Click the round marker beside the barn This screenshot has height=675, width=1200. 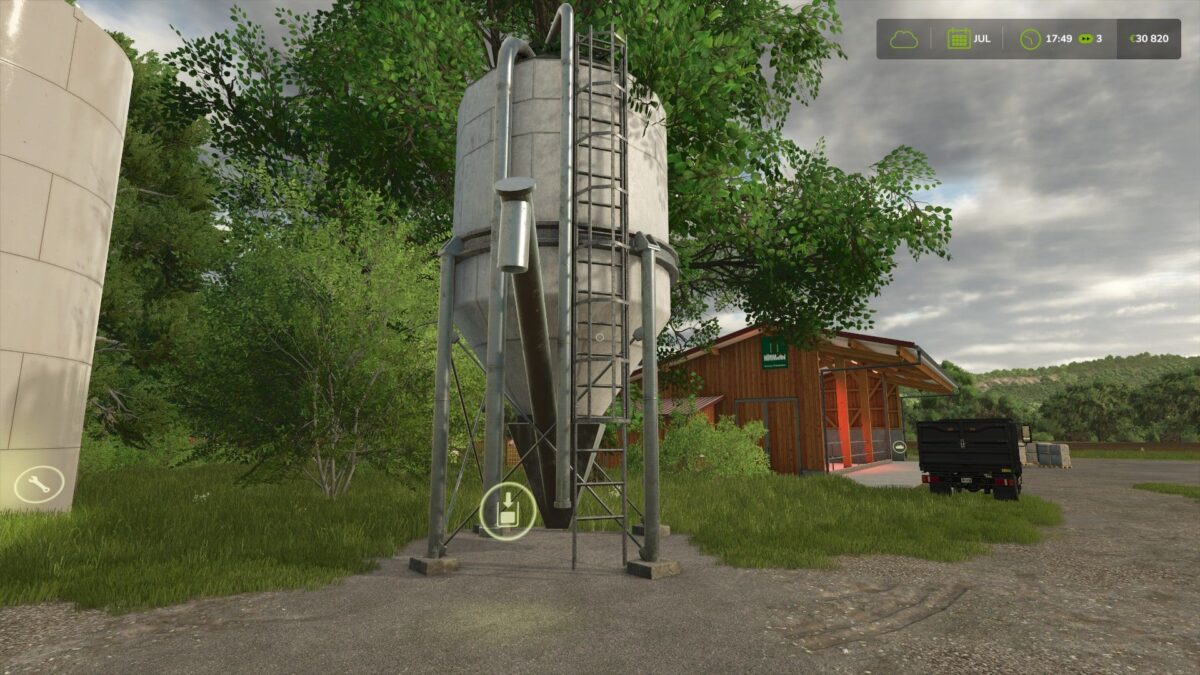898,448
